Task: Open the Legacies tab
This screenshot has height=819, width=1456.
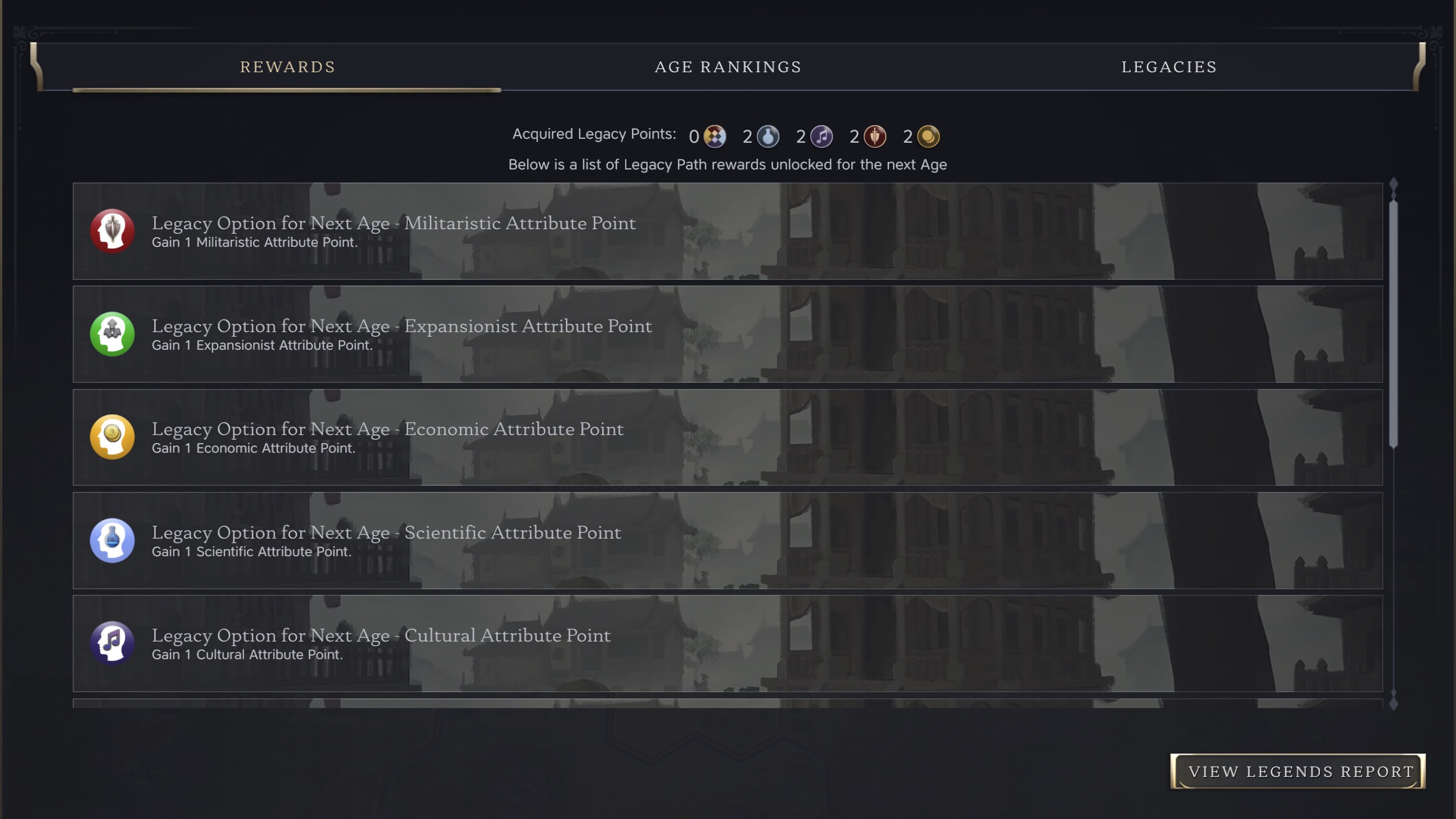Action: click(1169, 67)
